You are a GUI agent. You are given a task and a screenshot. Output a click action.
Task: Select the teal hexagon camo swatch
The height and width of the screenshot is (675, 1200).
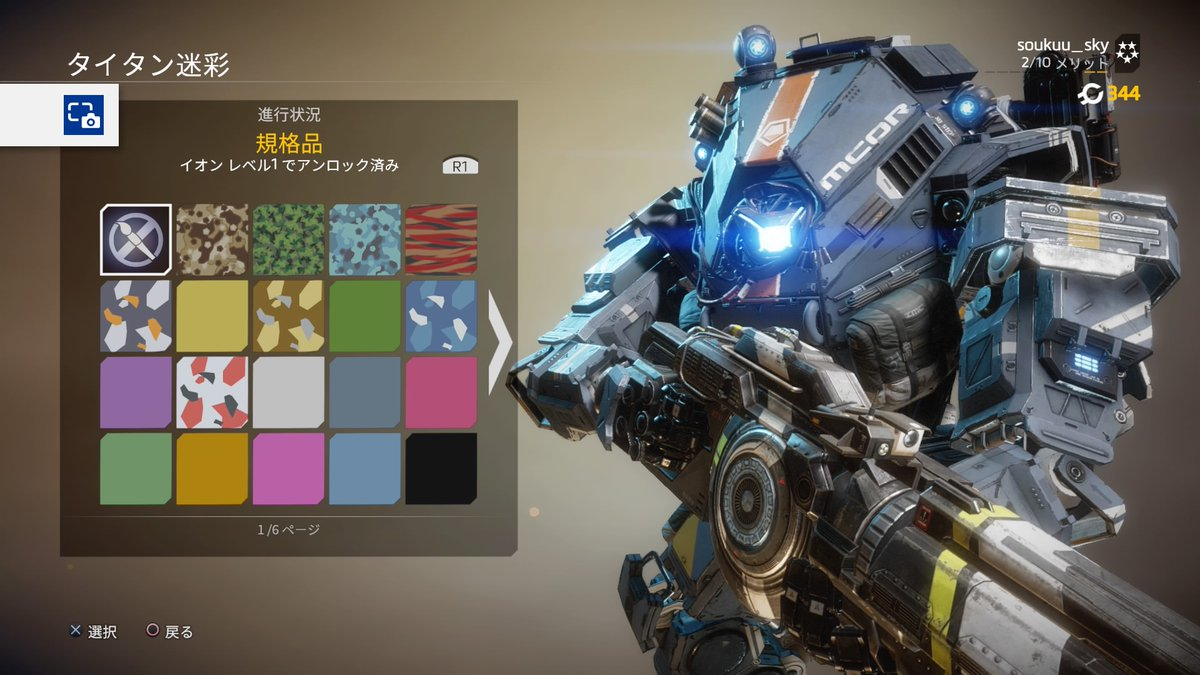pos(365,239)
